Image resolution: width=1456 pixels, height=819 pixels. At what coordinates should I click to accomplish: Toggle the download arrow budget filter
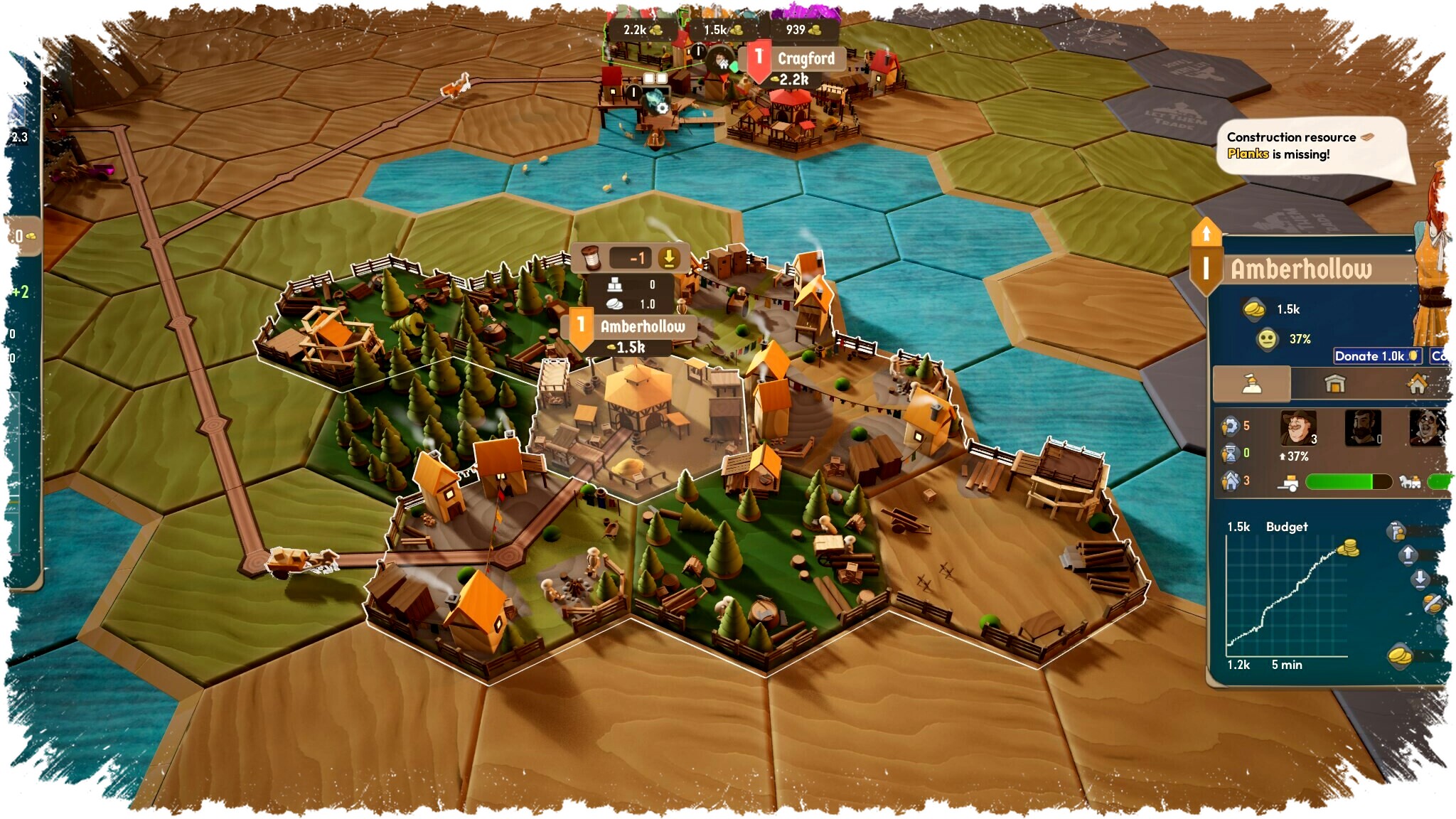point(1419,579)
